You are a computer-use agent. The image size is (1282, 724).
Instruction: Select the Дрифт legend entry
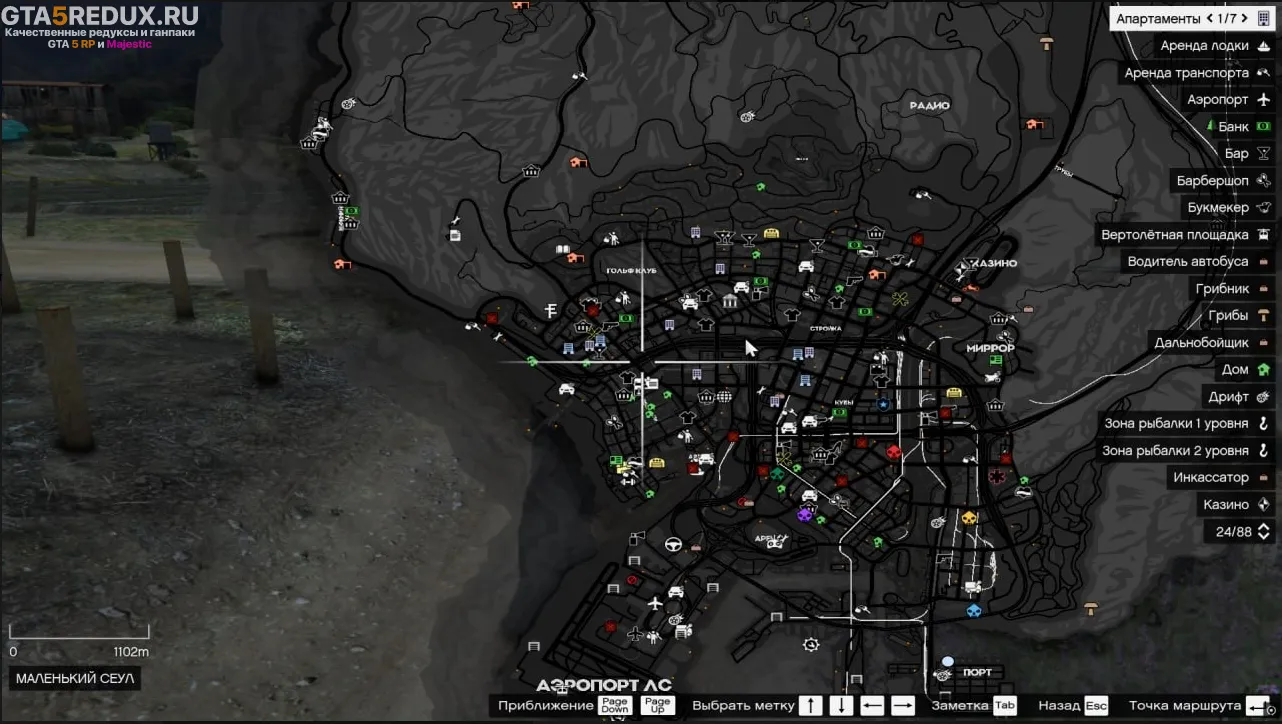pyautogui.click(x=1228, y=397)
